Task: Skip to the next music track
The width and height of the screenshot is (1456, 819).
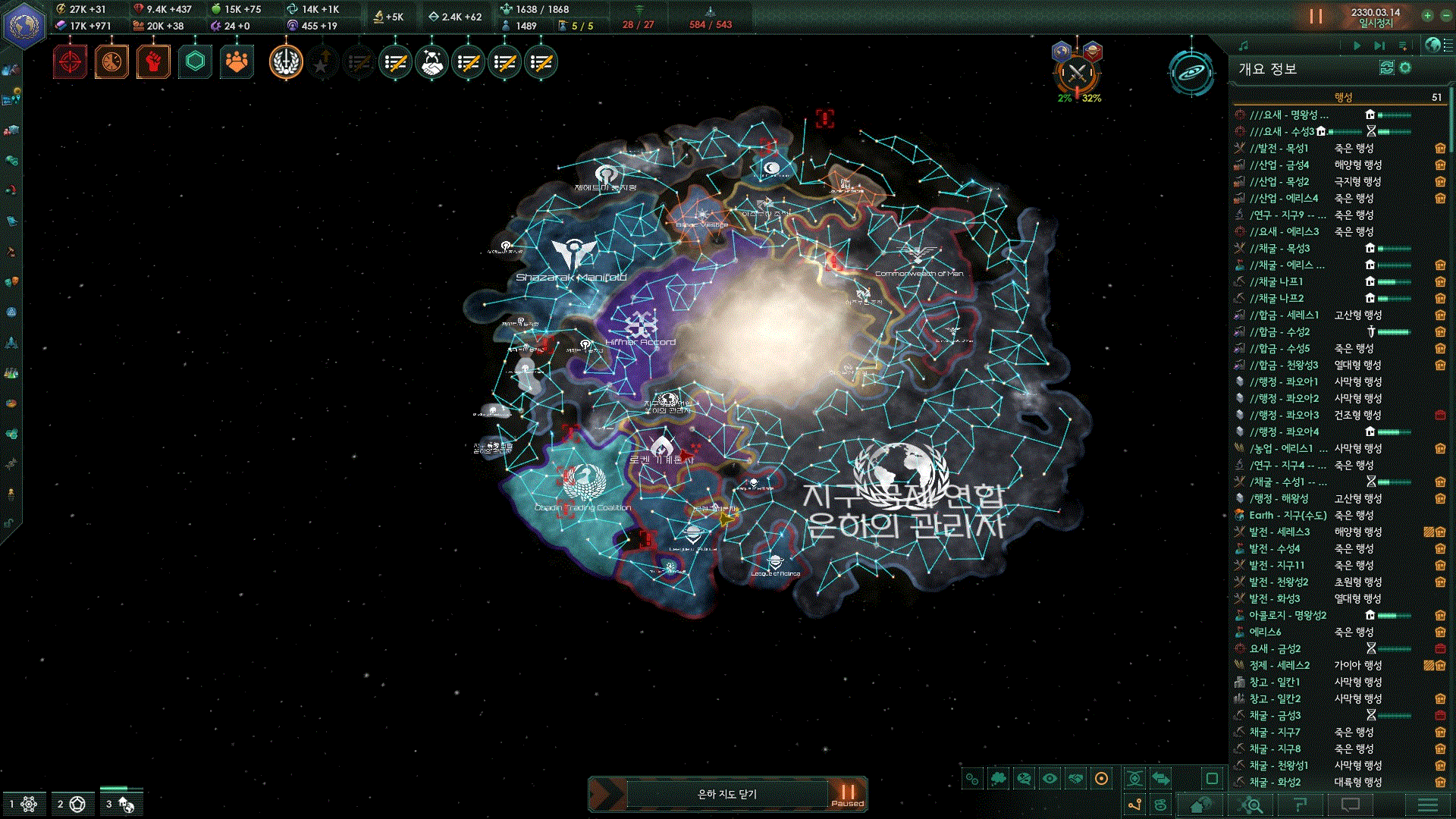Action: 1379,45
